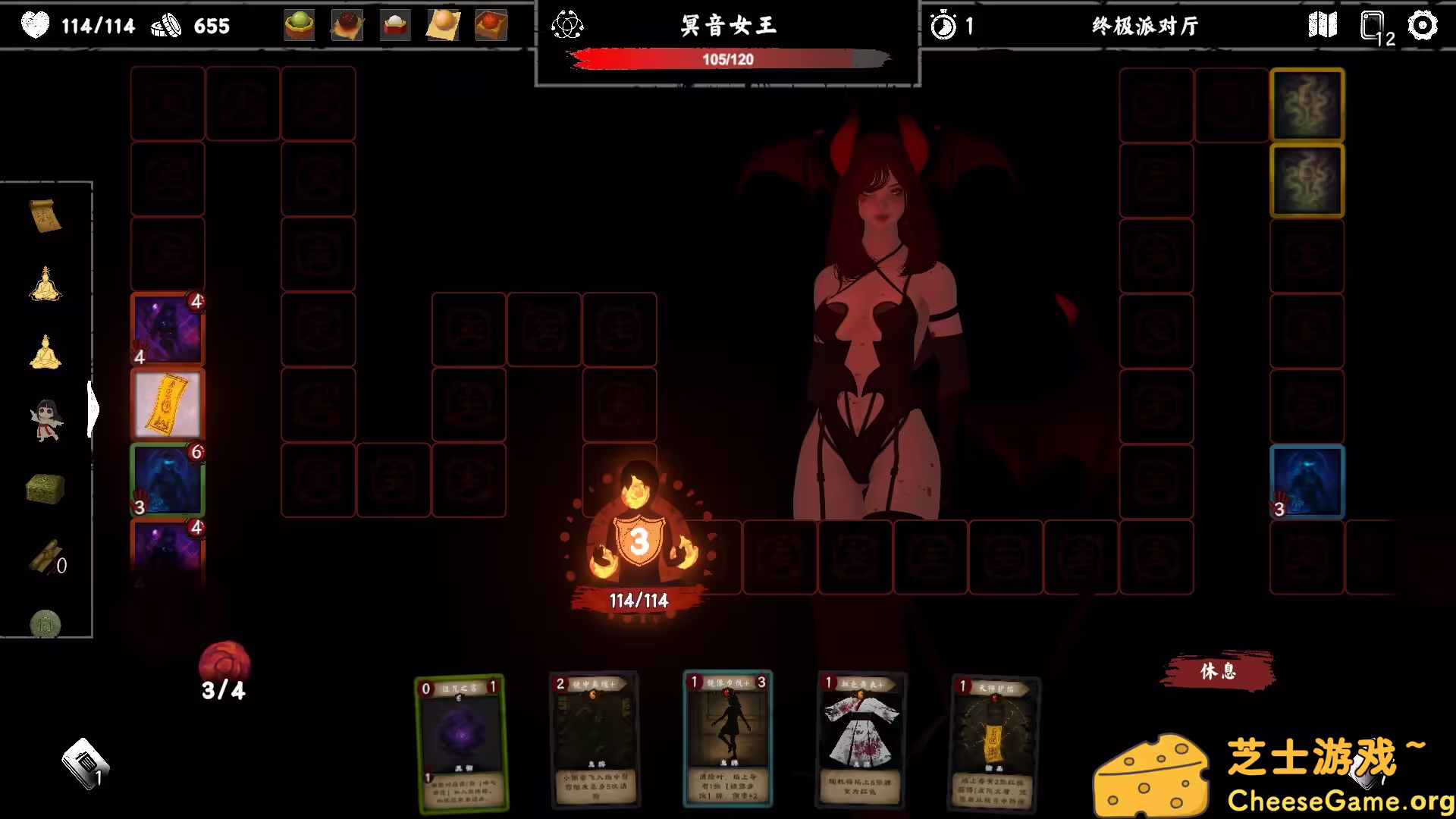1456x819 pixels.
Task: Click the timer icon next to the number 1
Action: tap(942, 25)
